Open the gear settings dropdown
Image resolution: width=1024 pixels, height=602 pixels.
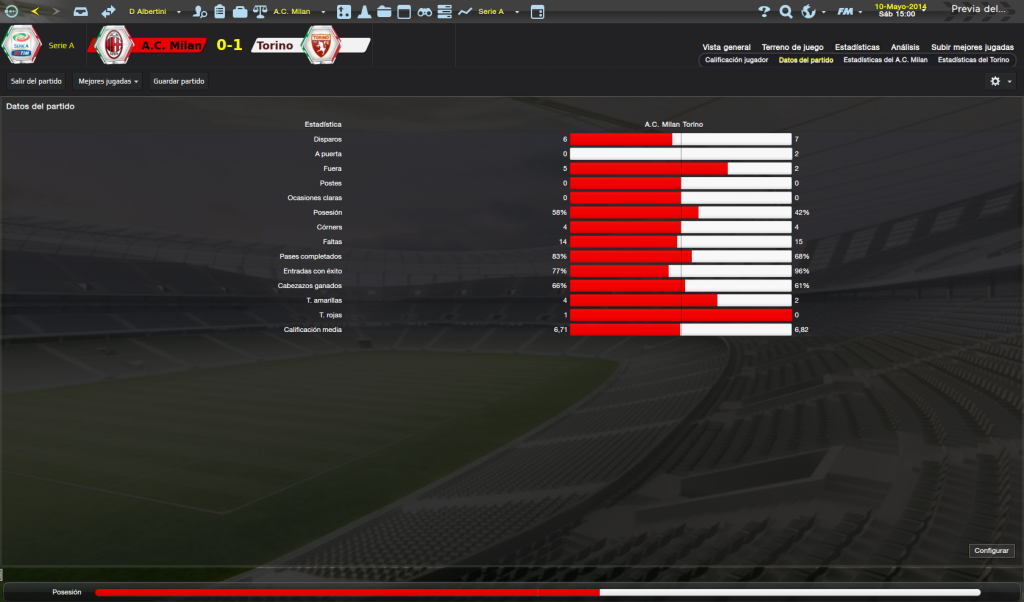pyautogui.click(x=1000, y=81)
